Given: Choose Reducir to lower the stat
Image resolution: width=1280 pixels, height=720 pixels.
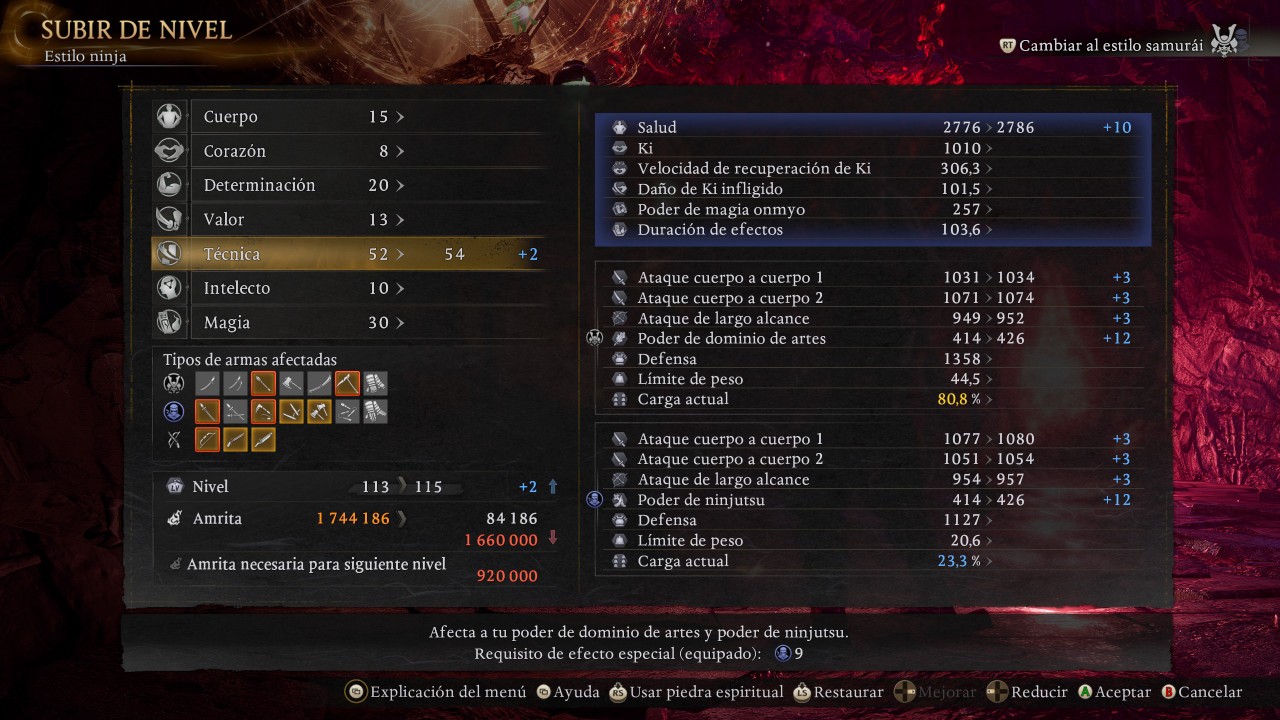Looking at the screenshot, I should point(1028,692).
